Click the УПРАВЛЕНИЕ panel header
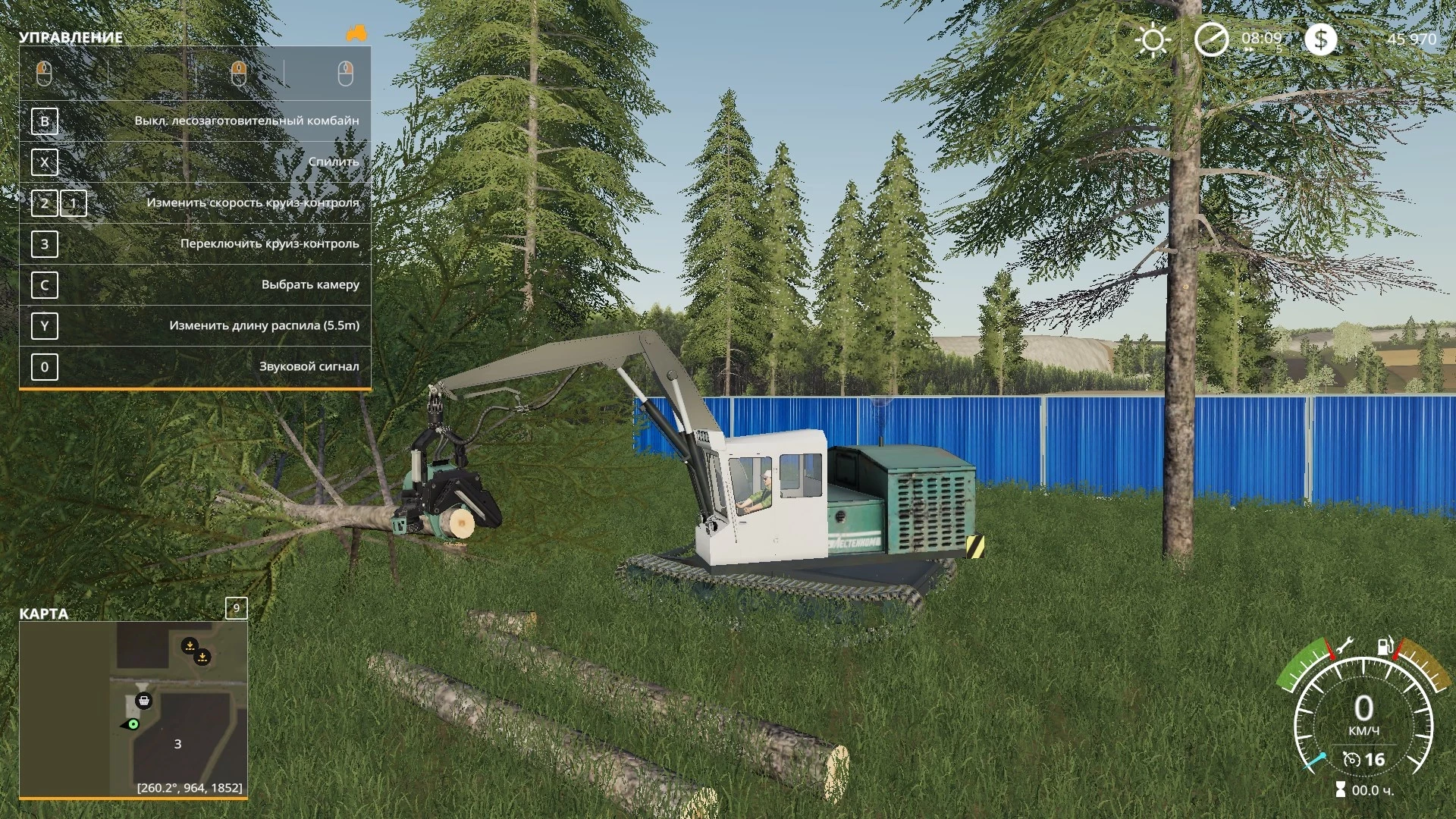This screenshot has width=1456, height=819. coord(72,35)
